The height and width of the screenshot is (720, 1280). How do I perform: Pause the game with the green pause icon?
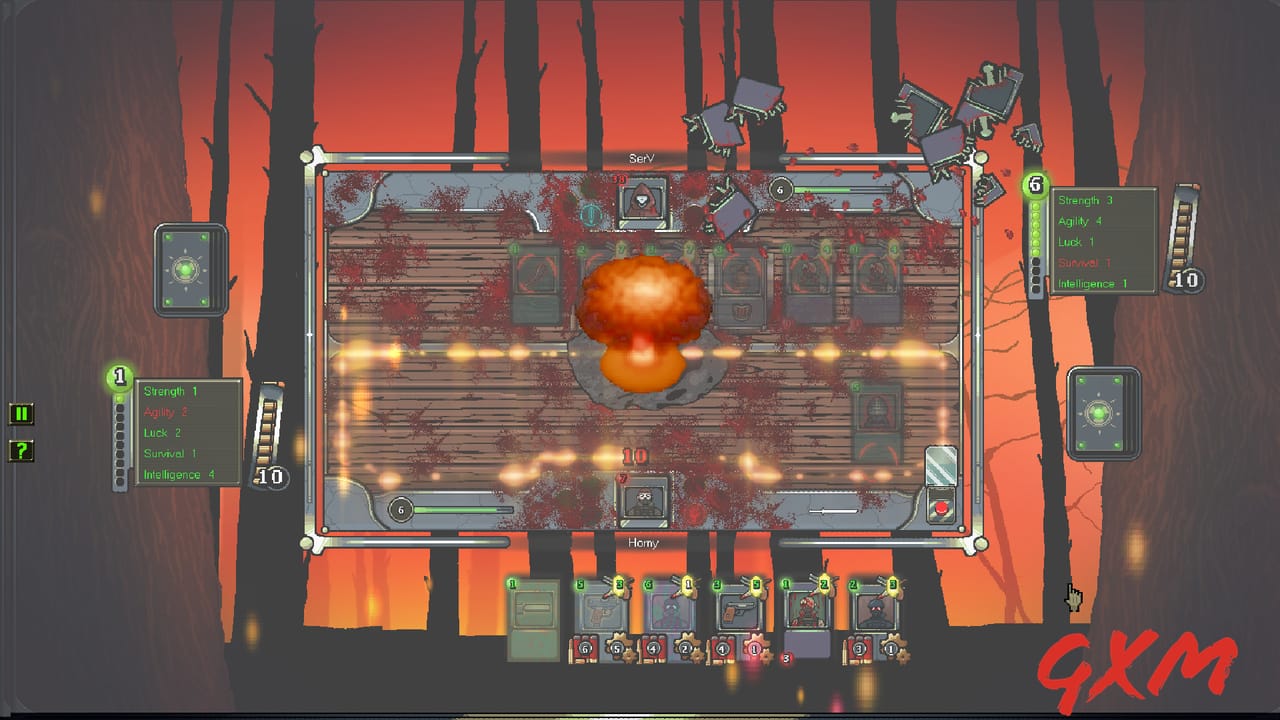pyautogui.click(x=21, y=414)
